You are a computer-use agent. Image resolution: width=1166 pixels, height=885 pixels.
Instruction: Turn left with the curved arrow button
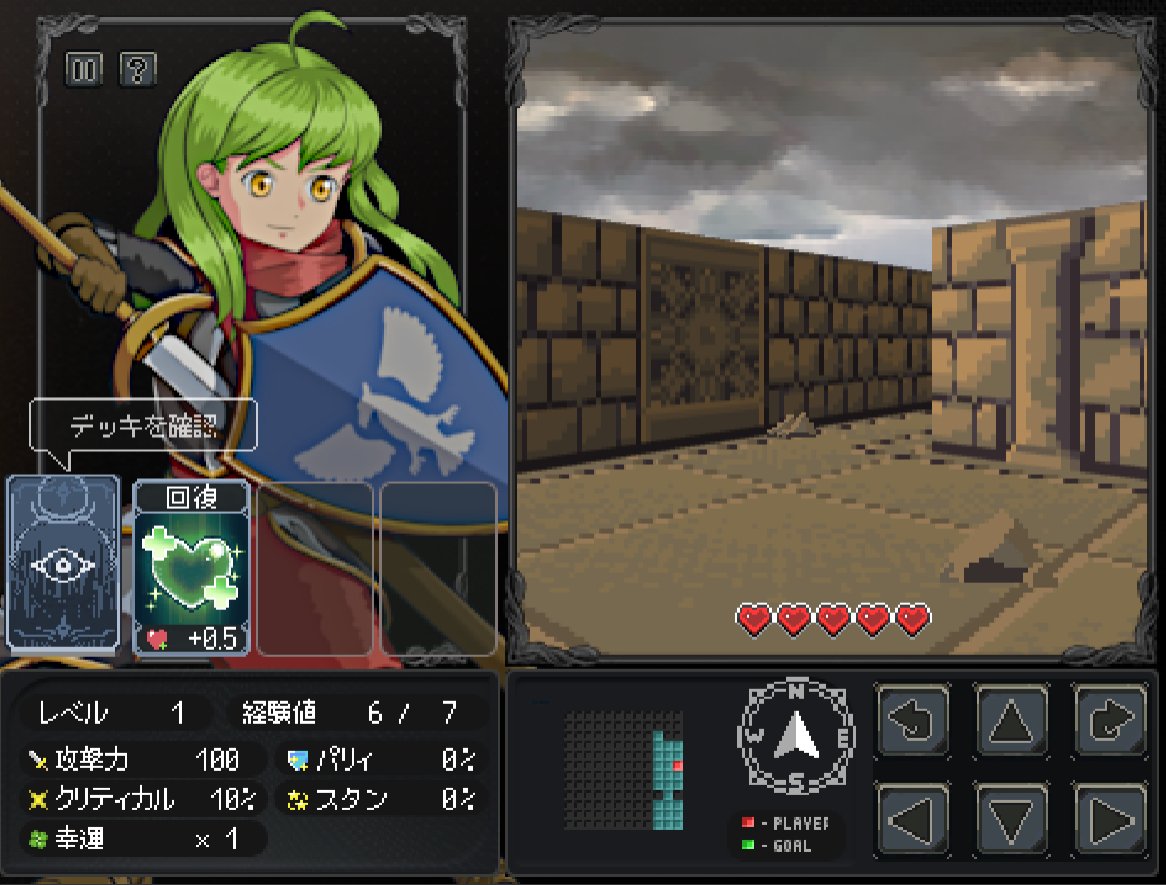(x=912, y=720)
